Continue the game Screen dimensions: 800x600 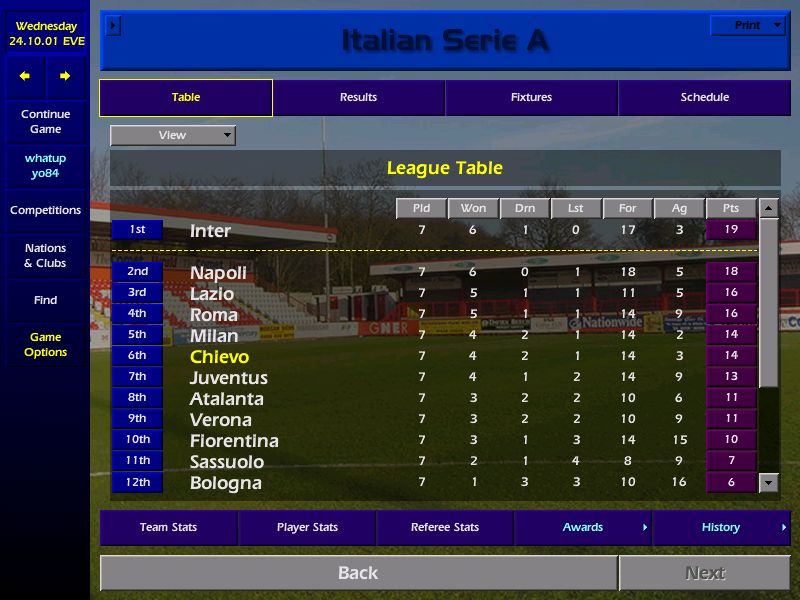click(x=45, y=121)
